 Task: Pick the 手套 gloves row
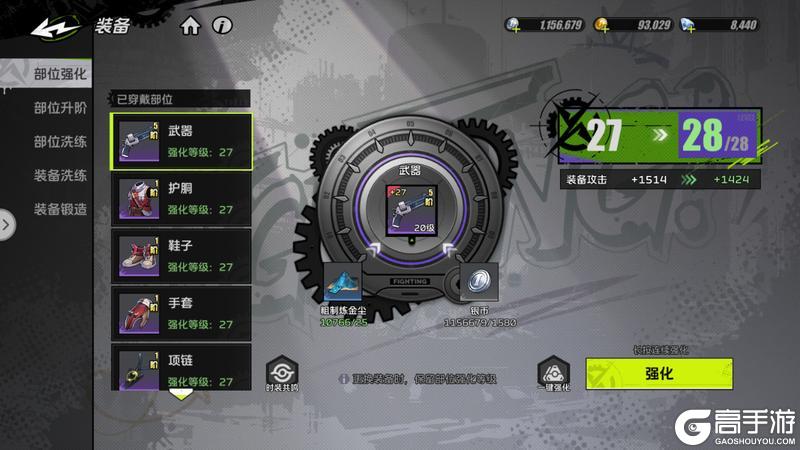tap(181, 314)
